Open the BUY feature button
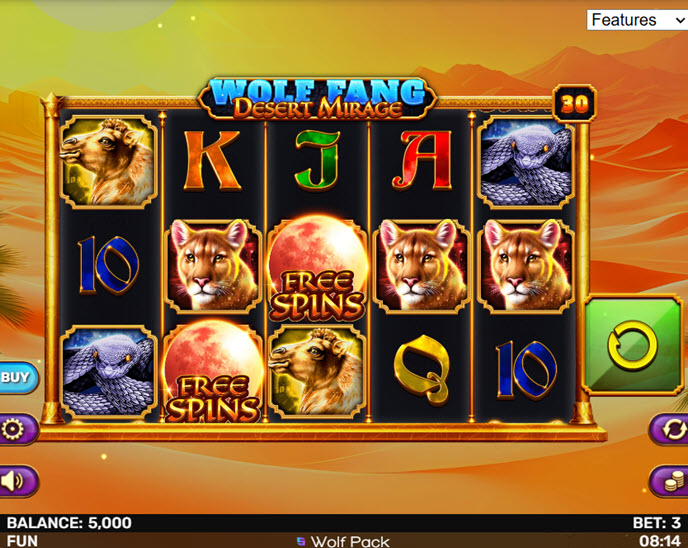 point(15,377)
